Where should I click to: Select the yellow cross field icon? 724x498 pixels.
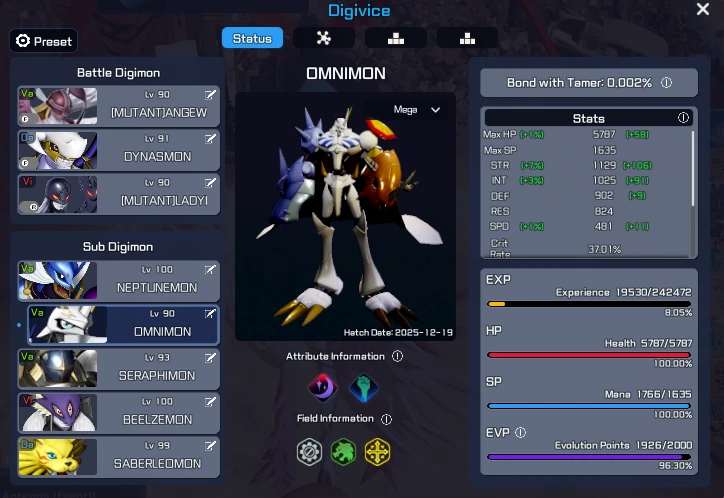point(377,453)
